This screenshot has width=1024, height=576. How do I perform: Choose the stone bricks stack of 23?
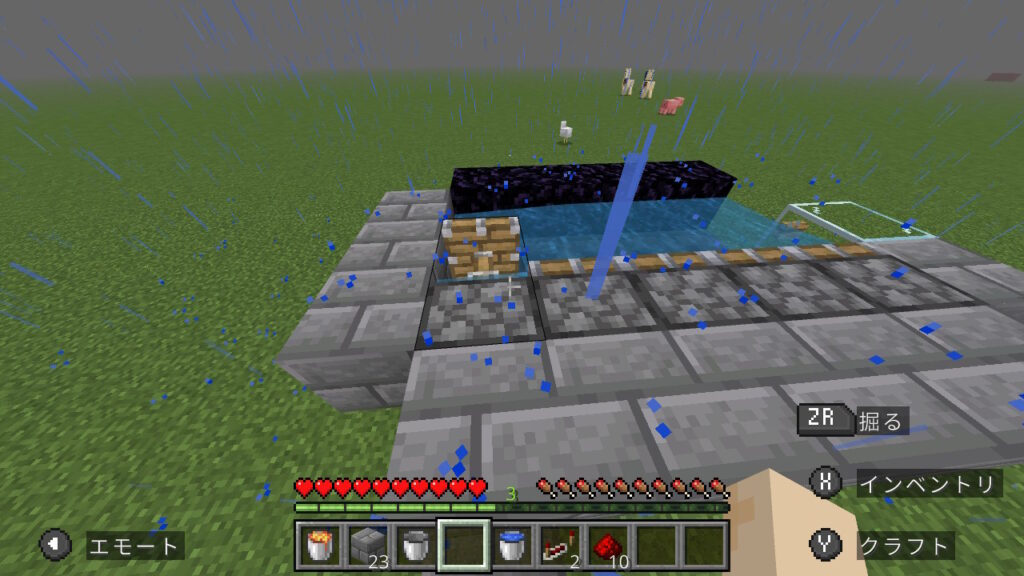(368, 545)
